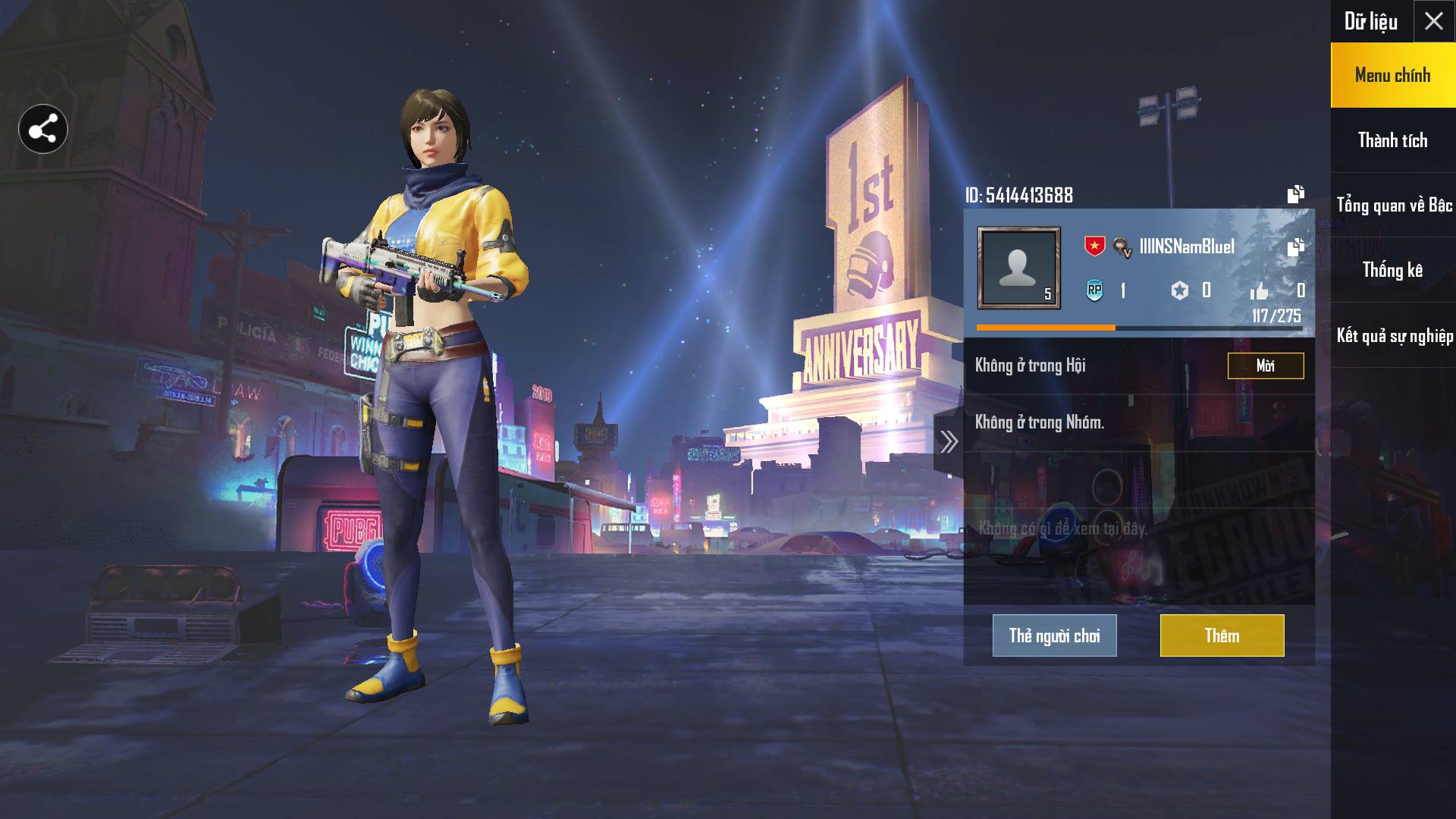Select the player avatar portrait
The height and width of the screenshot is (819, 1456).
pyautogui.click(x=1018, y=268)
